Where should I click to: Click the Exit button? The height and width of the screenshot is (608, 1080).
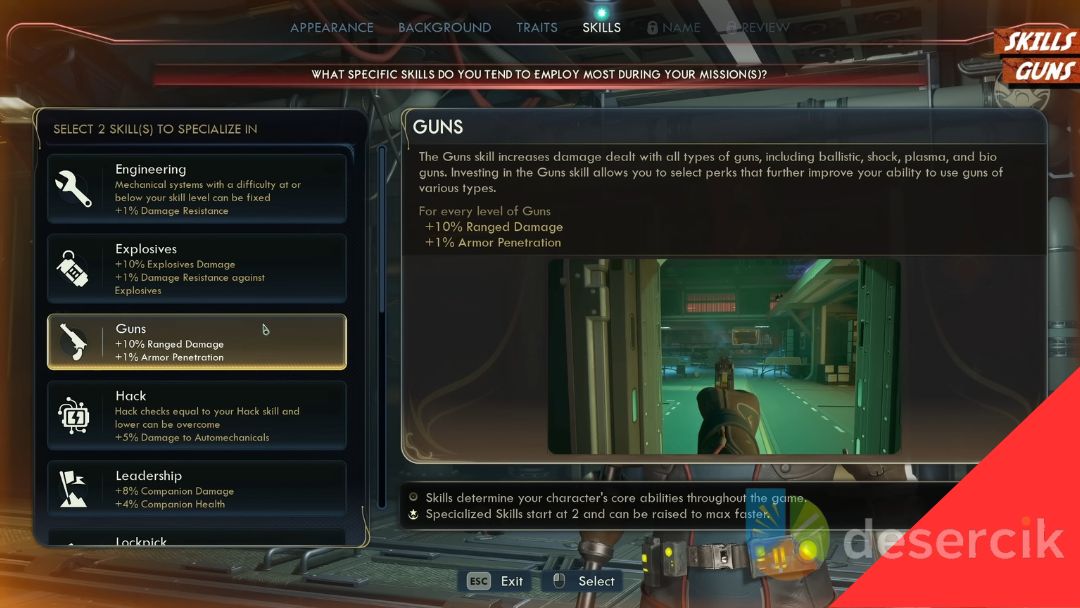[496, 581]
